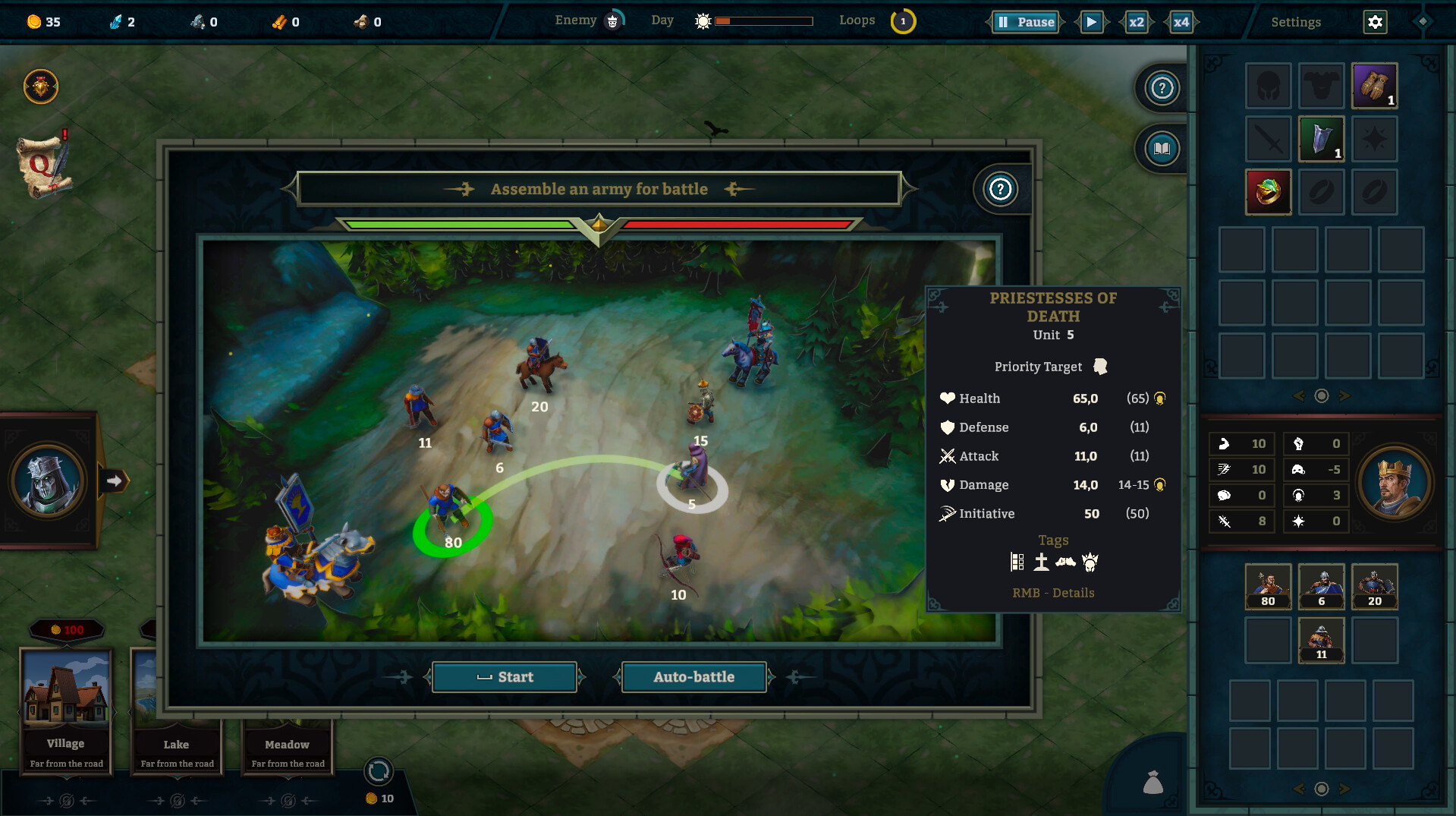The image size is (1456, 816).
Task: Open the shield item in equipment slot
Action: point(1321,138)
